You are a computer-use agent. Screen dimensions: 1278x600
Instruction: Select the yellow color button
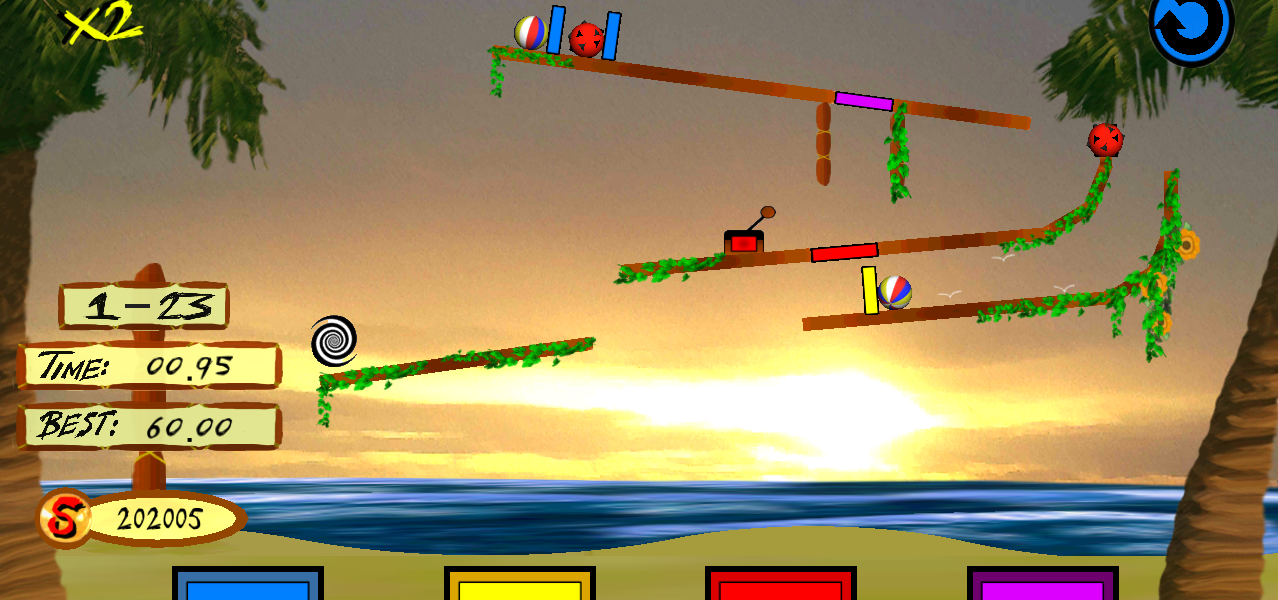[519, 586]
